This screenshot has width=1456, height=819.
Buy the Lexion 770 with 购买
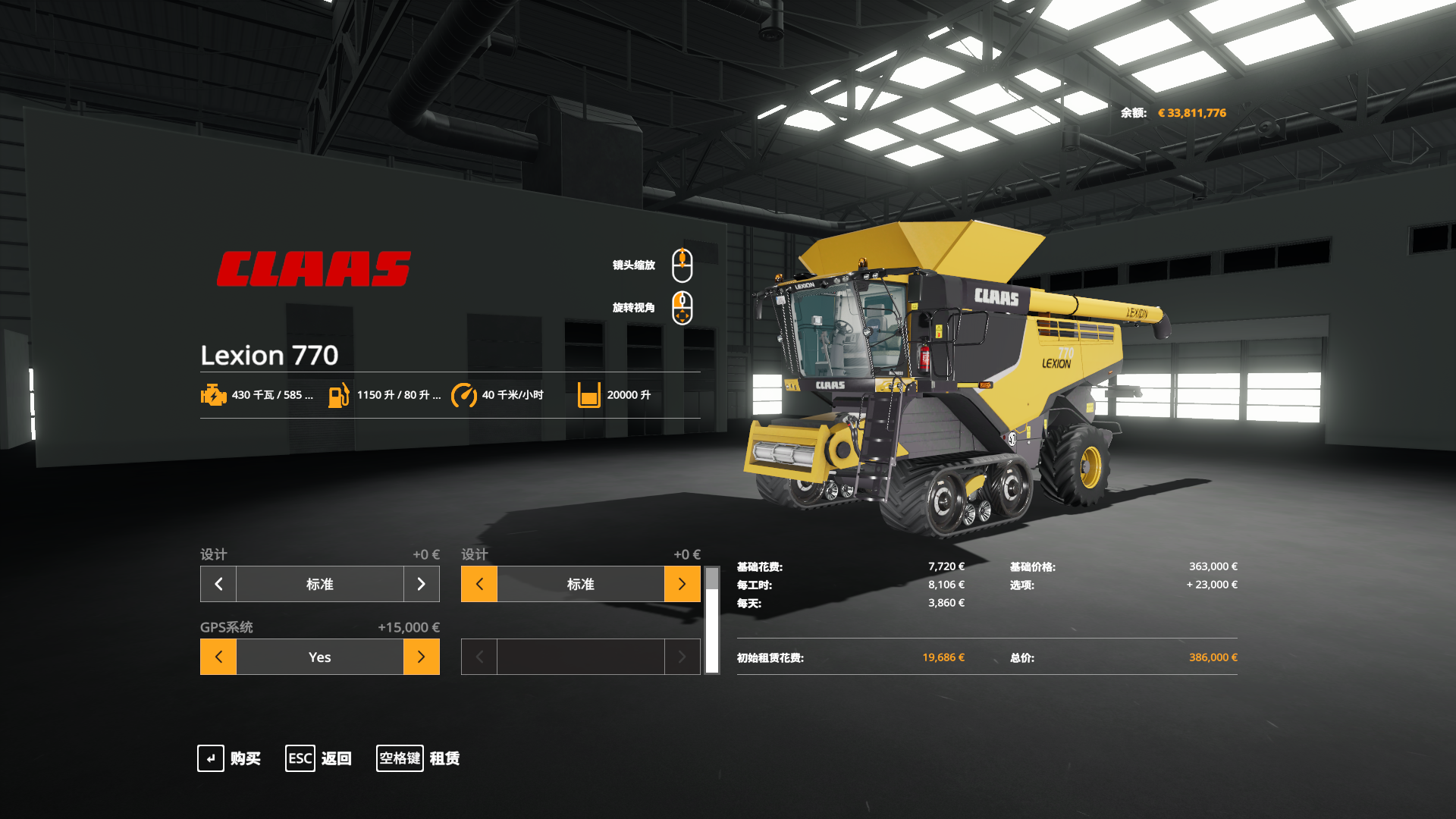tap(229, 758)
